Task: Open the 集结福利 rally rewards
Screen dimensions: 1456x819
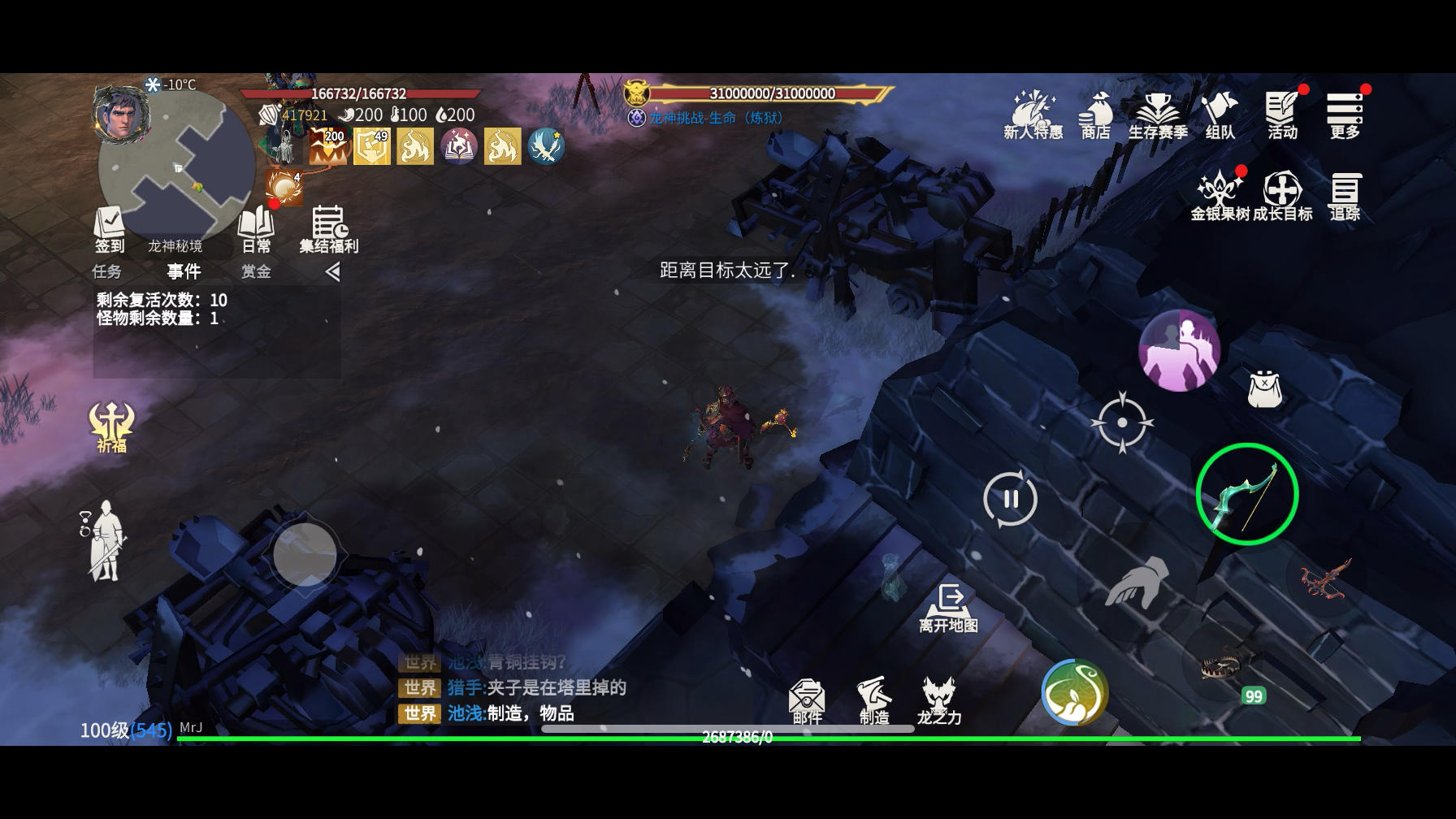Action: (x=328, y=229)
